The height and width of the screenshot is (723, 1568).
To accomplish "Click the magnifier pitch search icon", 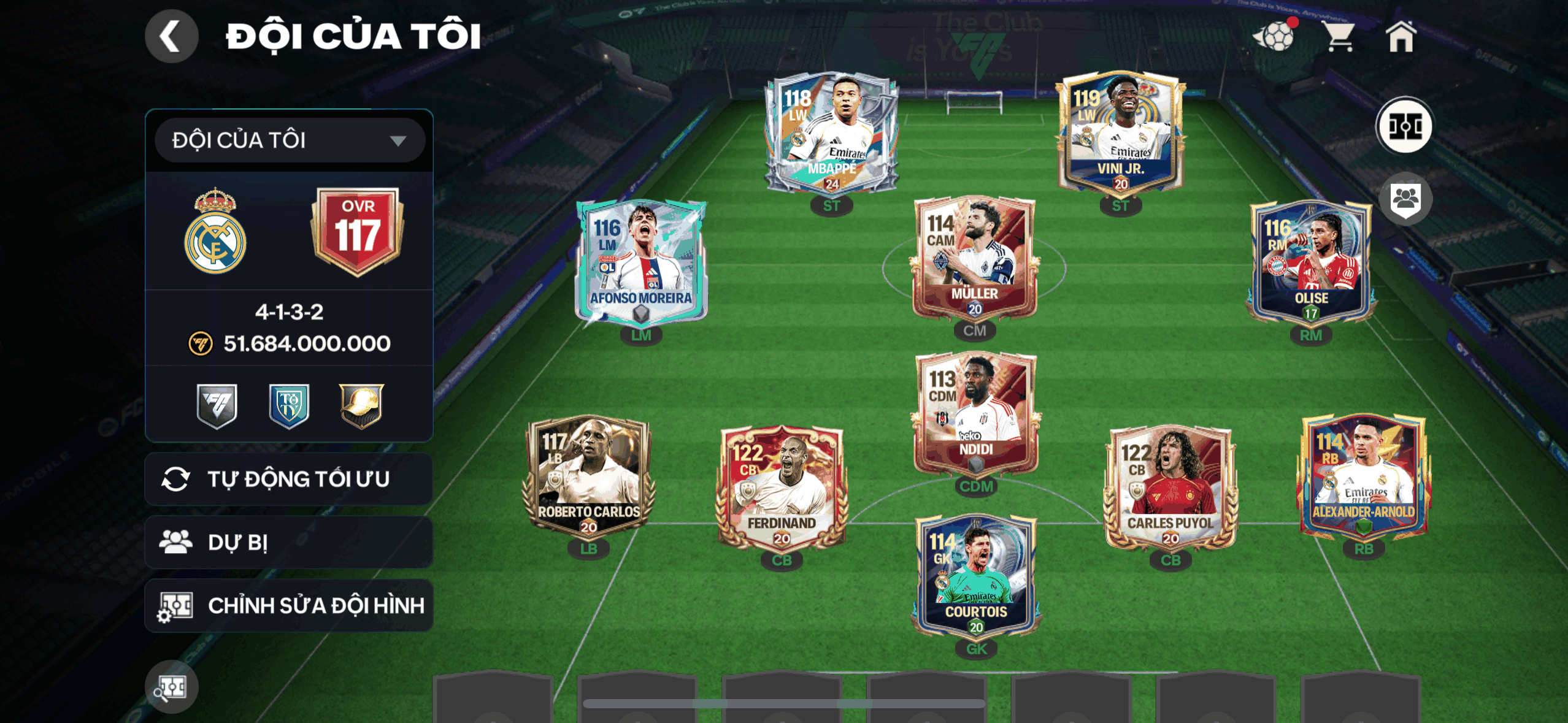I will [x=171, y=687].
